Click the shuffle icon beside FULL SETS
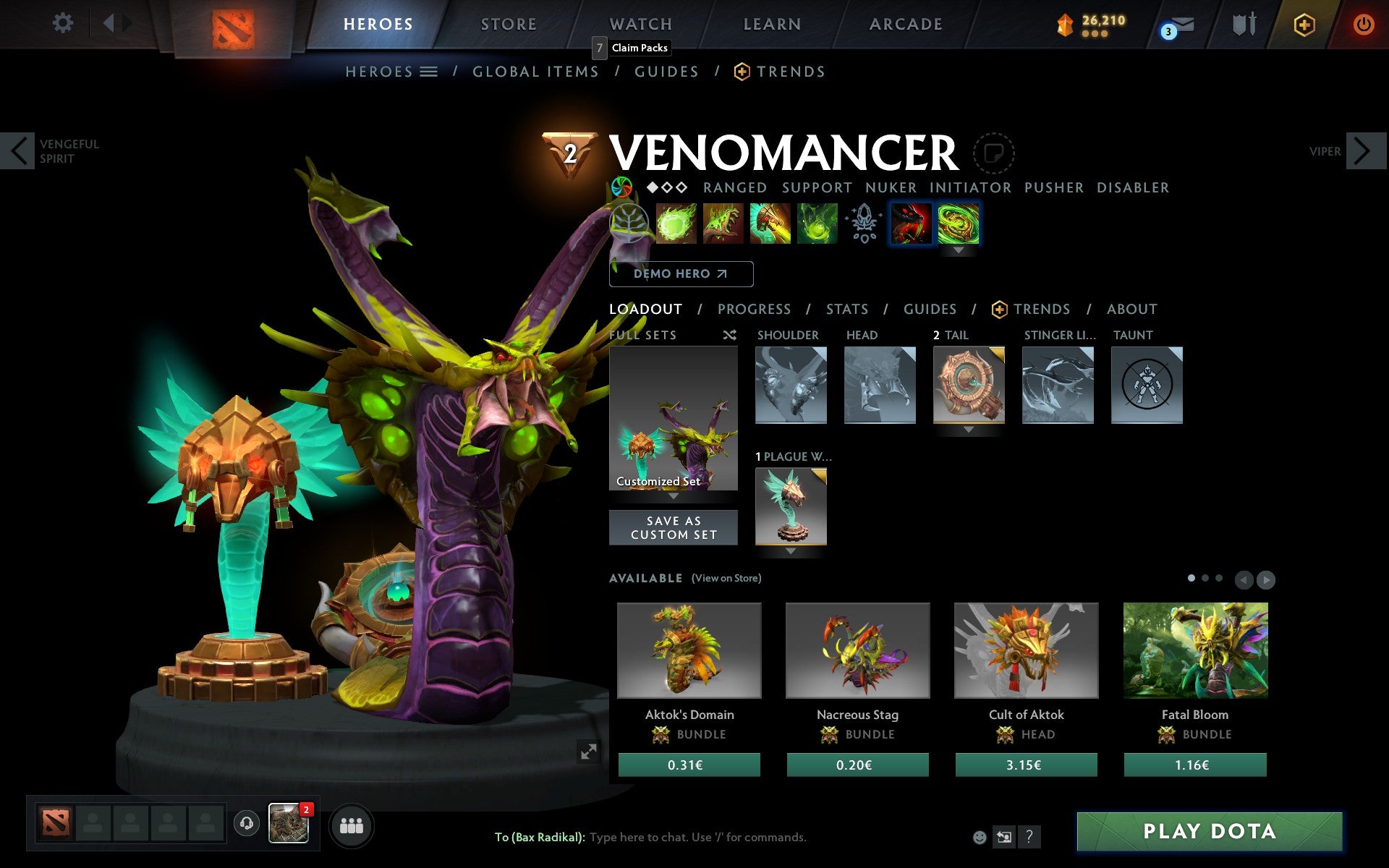Image resolution: width=1389 pixels, height=868 pixels. [729, 336]
